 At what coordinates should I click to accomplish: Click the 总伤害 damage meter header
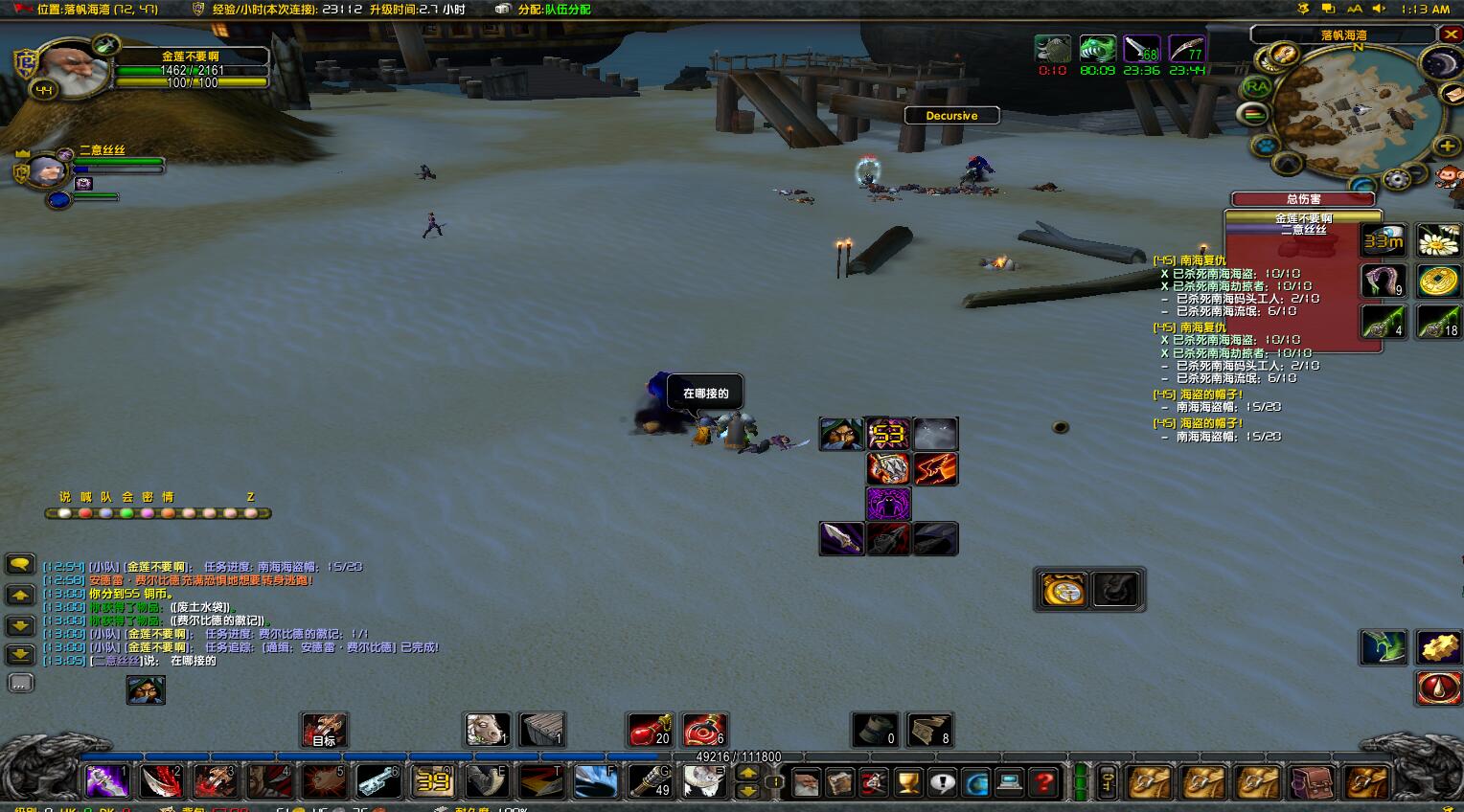click(x=1303, y=199)
